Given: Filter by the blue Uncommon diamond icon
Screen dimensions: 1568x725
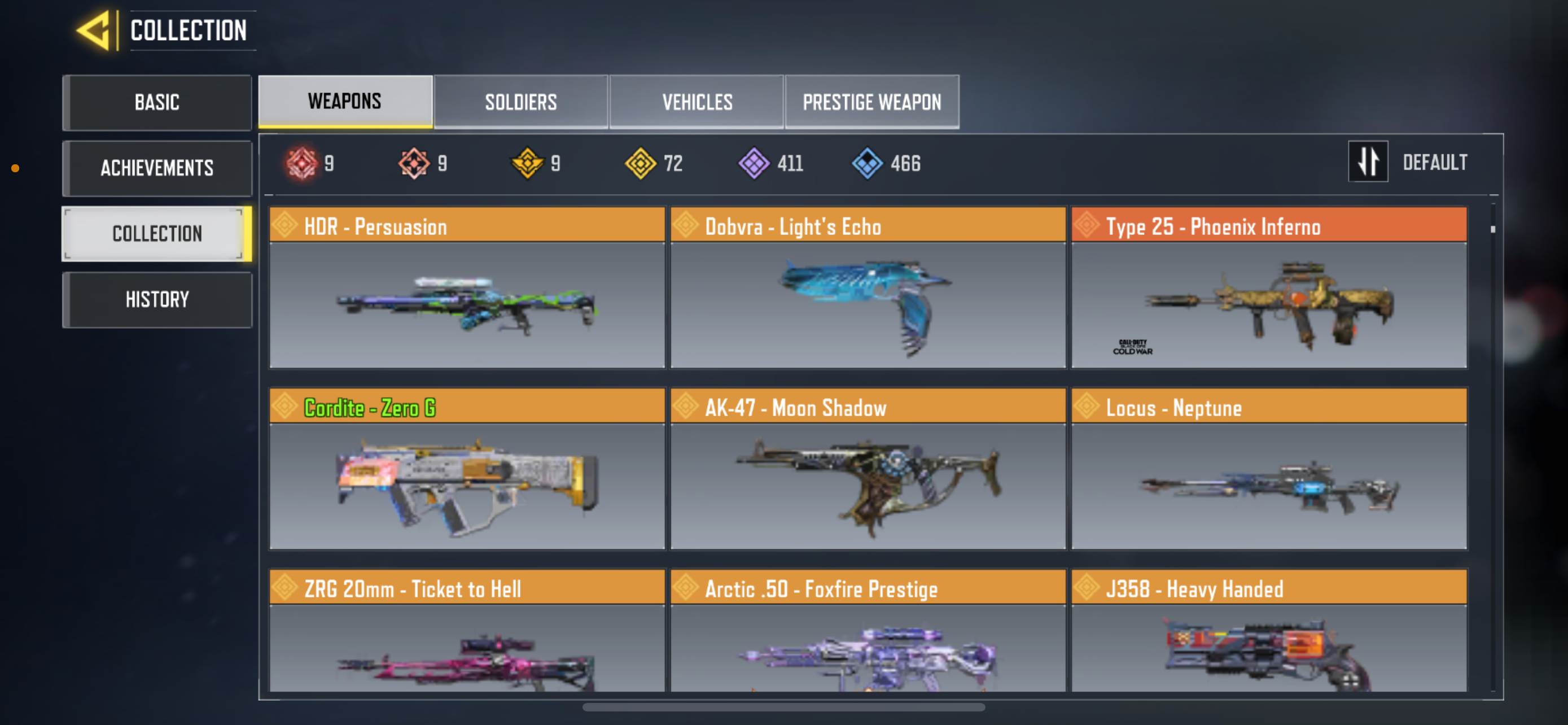Looking at the screenshot, I should point(868,162).
